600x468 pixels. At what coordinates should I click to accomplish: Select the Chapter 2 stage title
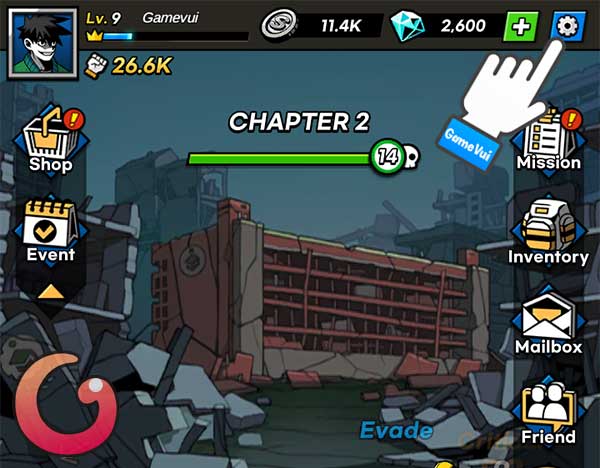tap(299, 122)
